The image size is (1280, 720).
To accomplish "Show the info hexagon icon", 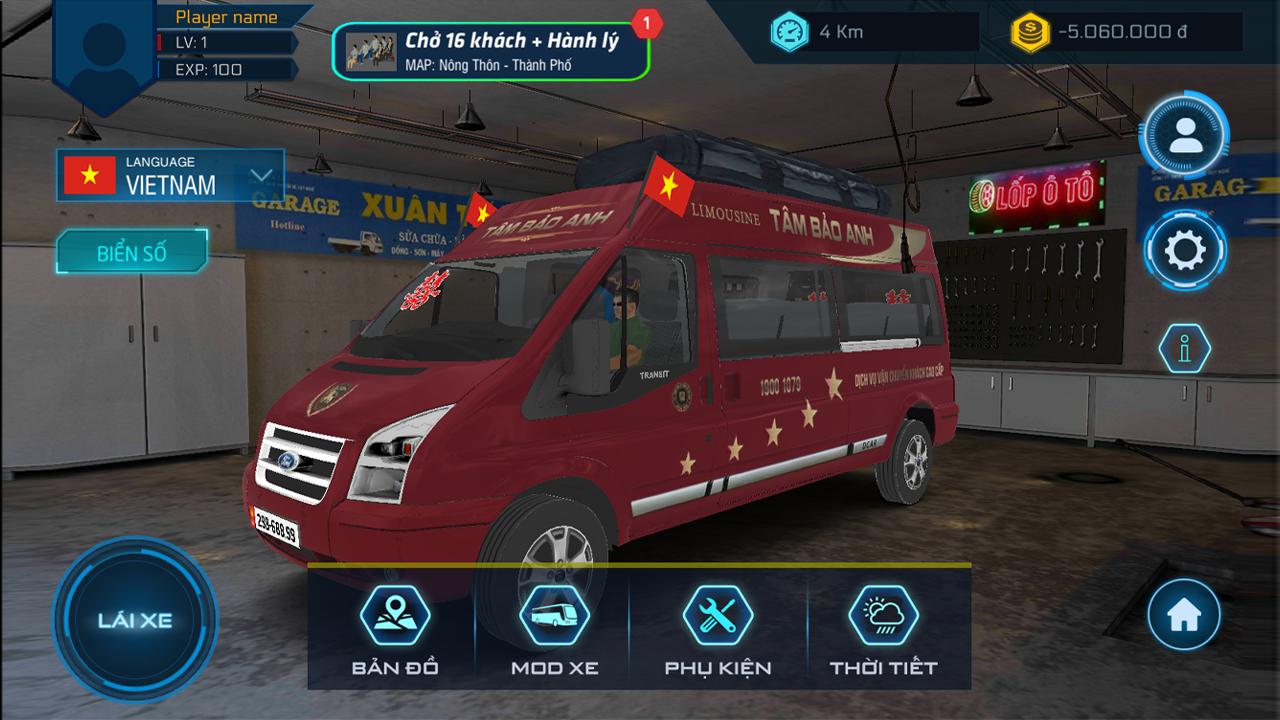I will [1185, 349].
